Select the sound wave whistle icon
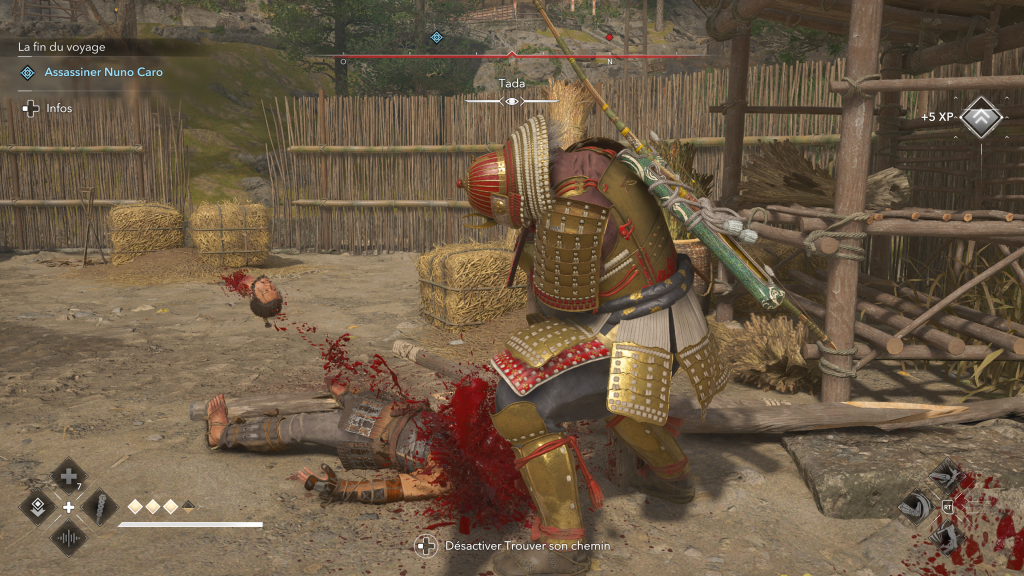The image size is (1024, 576). pos(68,538)
